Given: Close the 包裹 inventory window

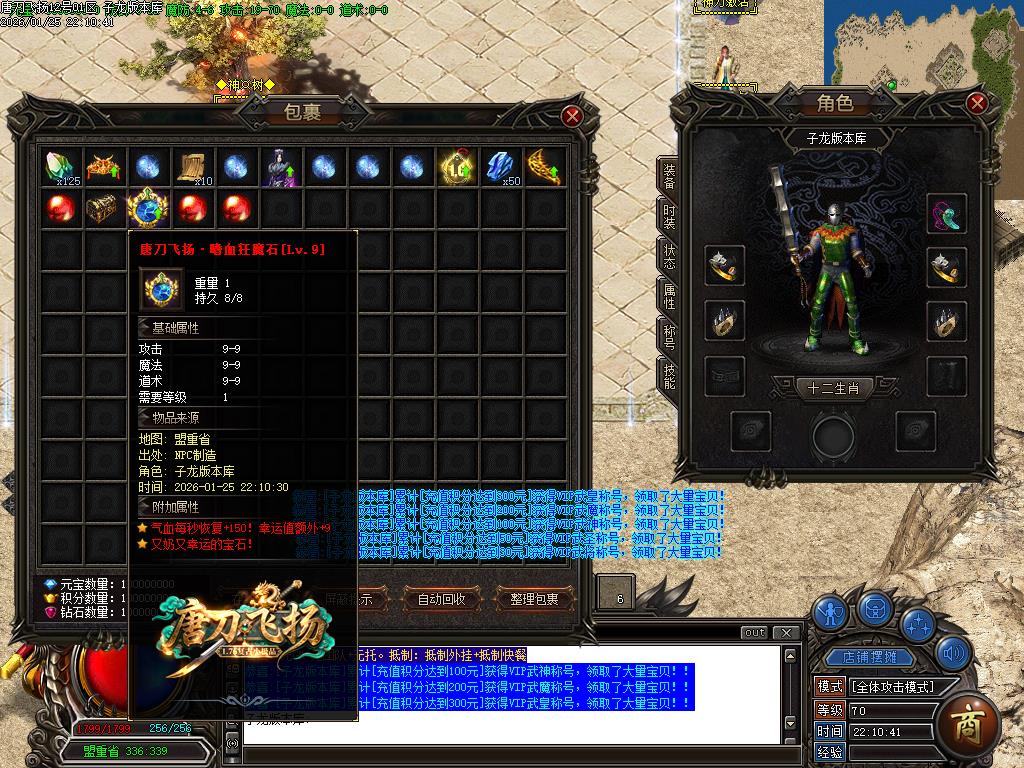Looking at the screenshot, I should [572, 116].
